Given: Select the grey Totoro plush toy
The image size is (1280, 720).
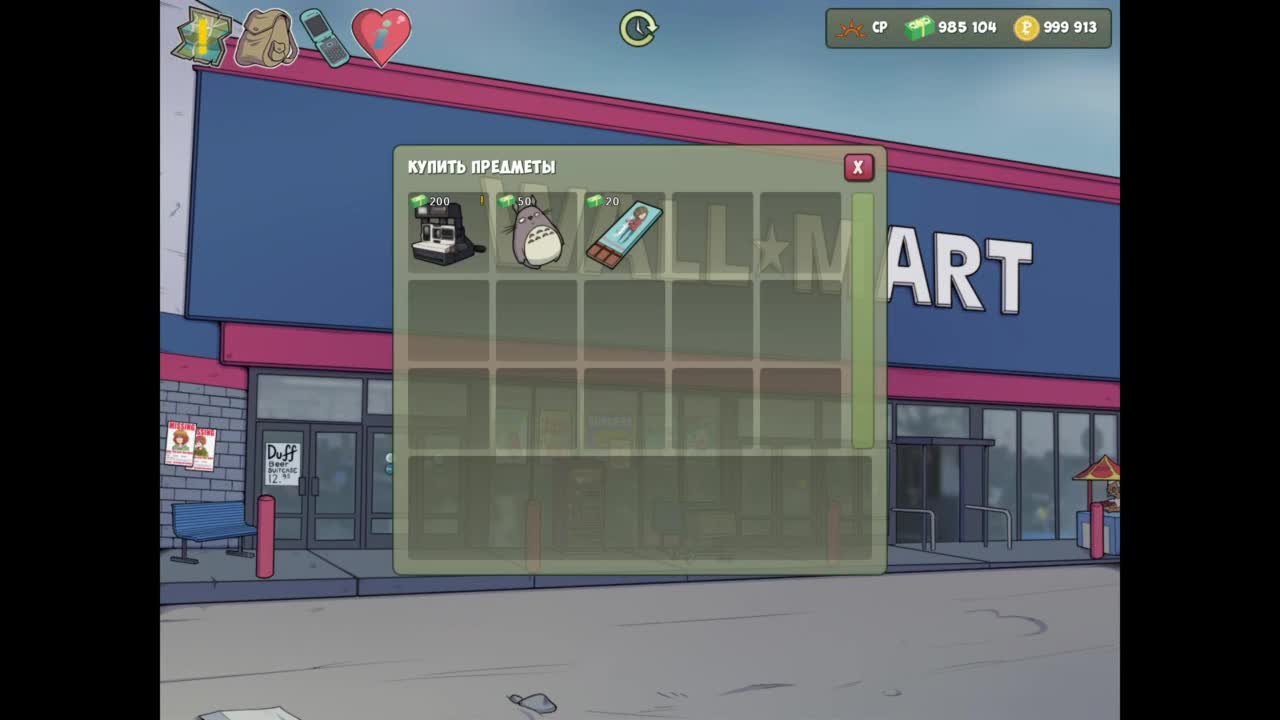Looking at the screenshot, I should [x=536, y=235].
